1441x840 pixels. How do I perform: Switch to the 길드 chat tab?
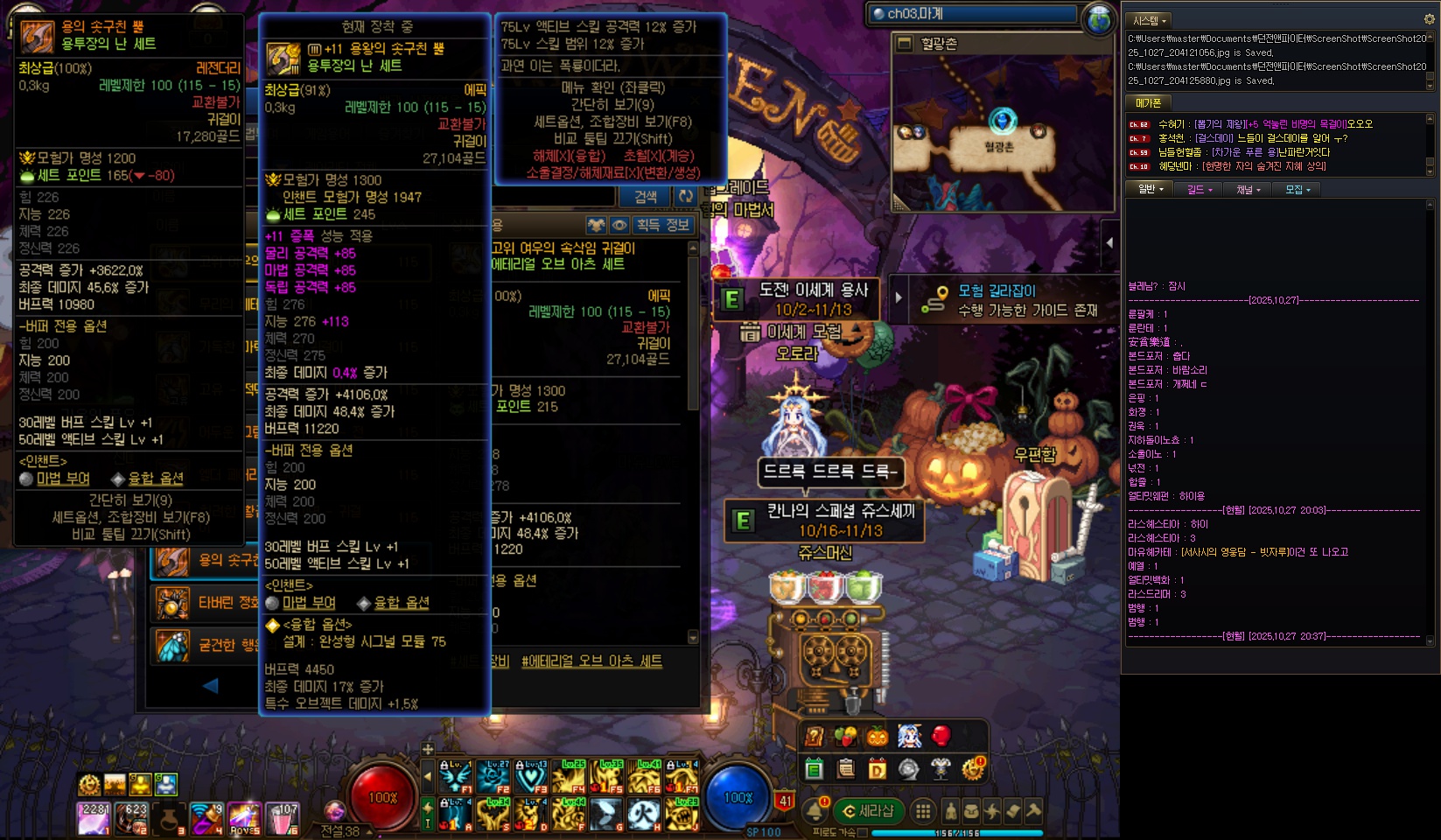pos(1199,189)
